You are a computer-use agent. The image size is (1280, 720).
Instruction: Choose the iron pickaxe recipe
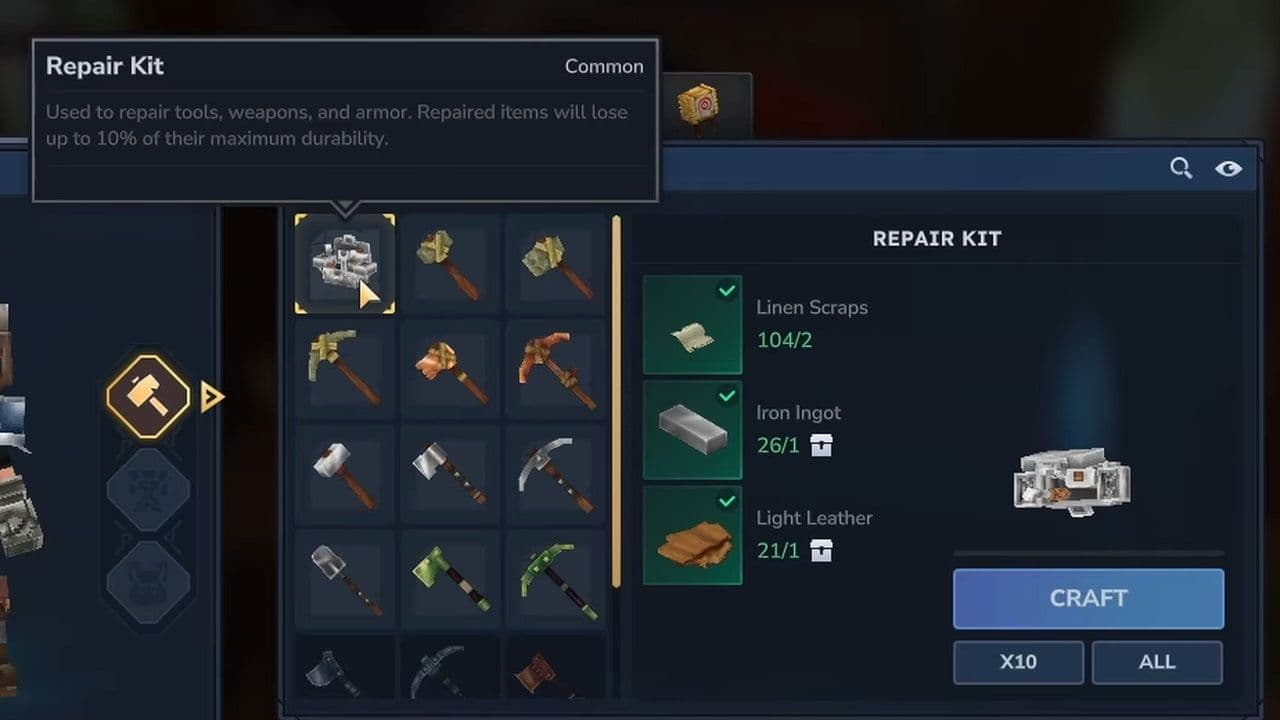[x=556, y=475]
